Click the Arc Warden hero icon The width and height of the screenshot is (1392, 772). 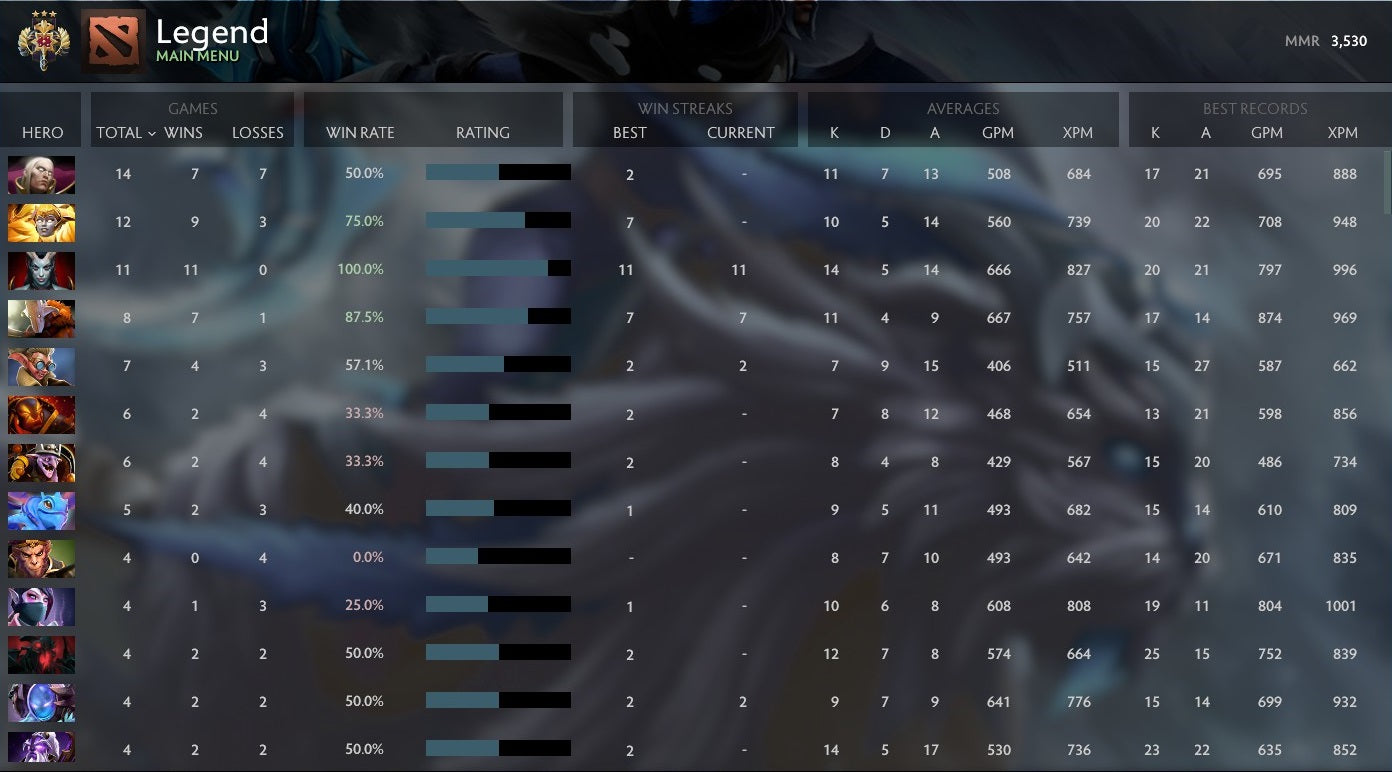point(41,702)
